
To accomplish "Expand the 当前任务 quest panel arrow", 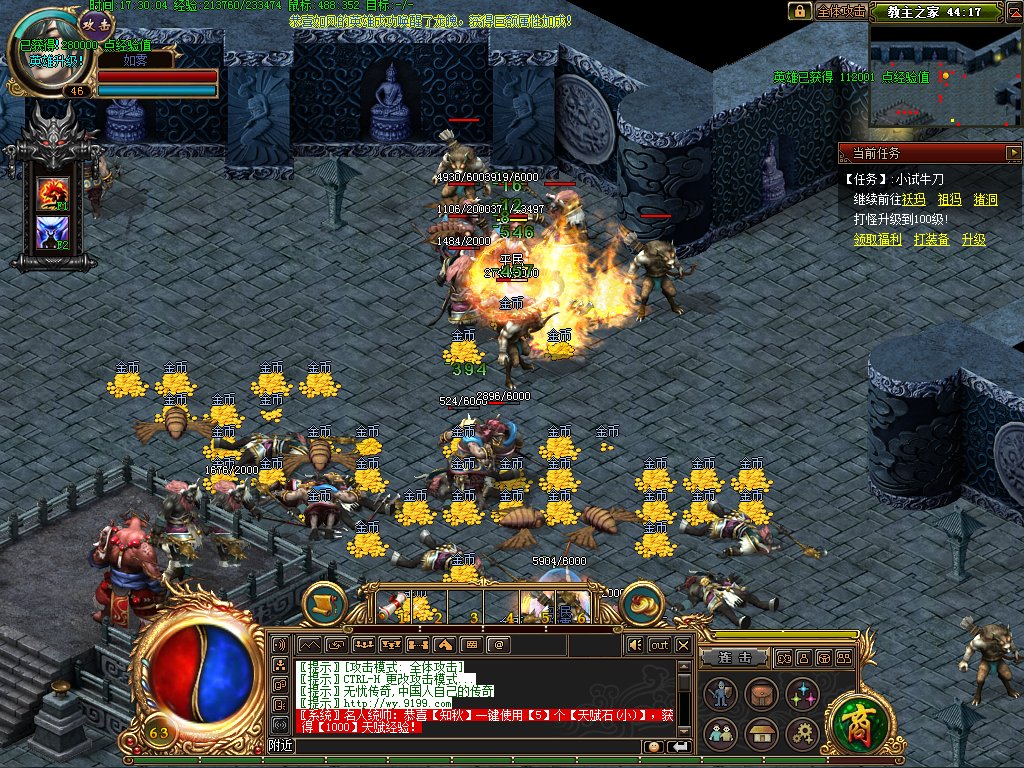I will pos(1012,153).
